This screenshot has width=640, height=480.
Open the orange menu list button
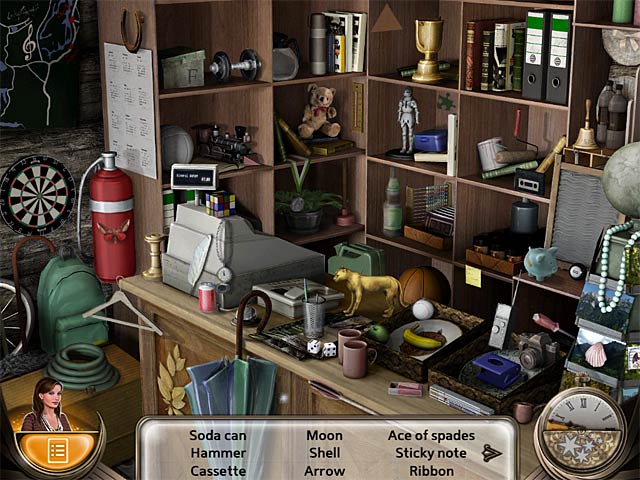(58, 450)
